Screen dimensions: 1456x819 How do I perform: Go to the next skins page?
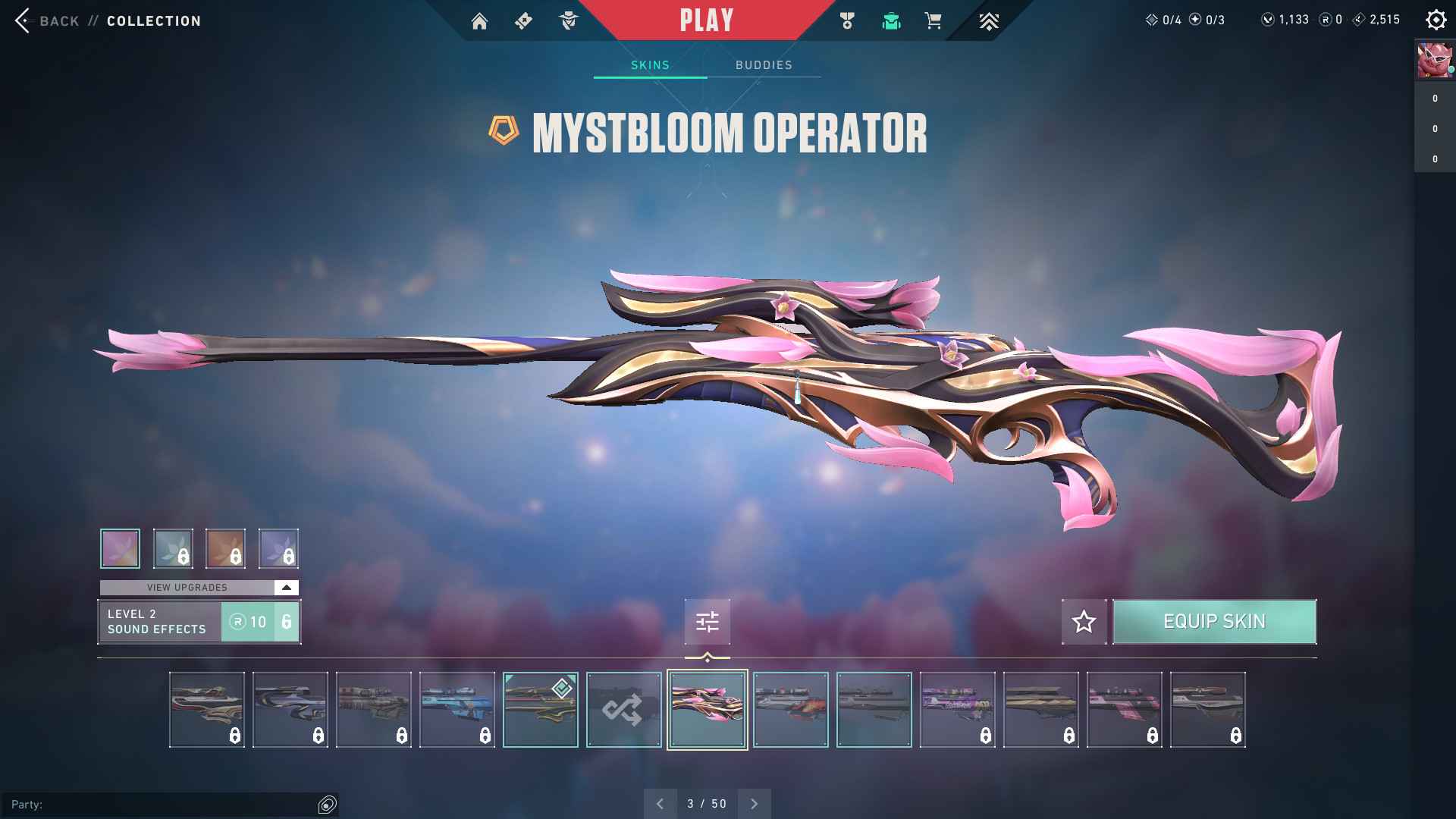click(754, 804)
